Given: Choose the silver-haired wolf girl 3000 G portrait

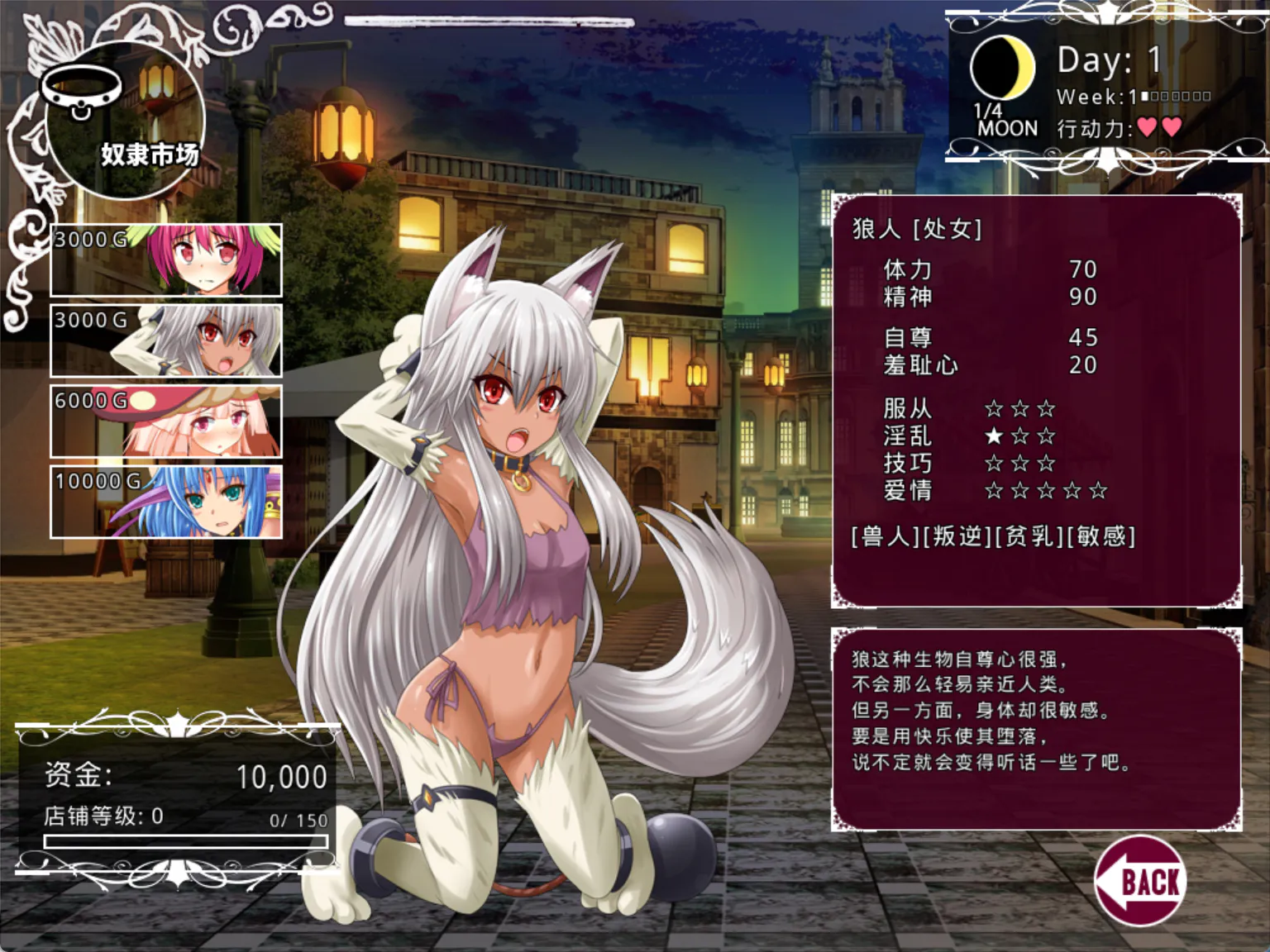Looking at the screenshot, I should point(166,340).
